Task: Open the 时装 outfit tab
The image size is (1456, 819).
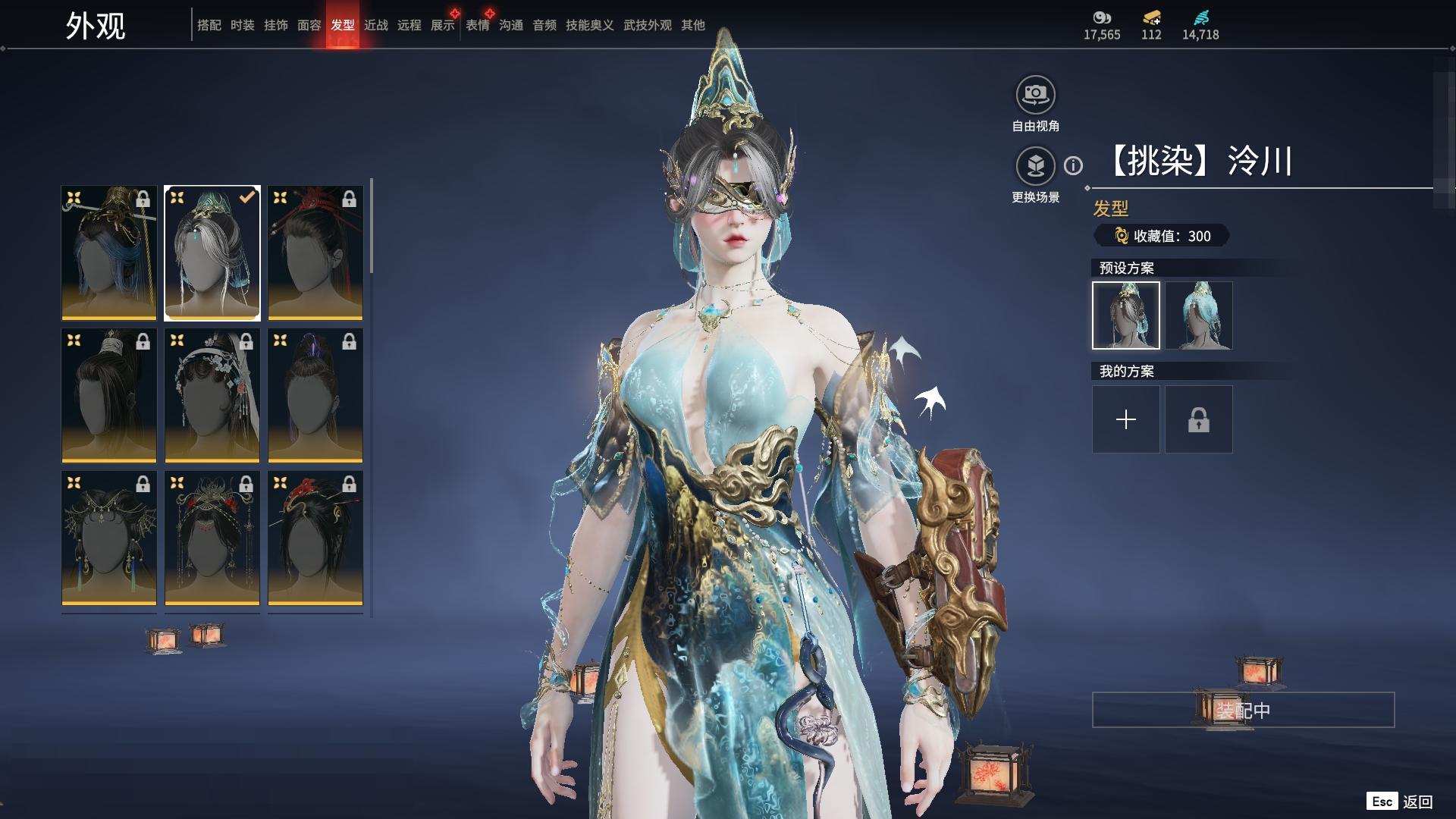Action: tap(242, 25)
